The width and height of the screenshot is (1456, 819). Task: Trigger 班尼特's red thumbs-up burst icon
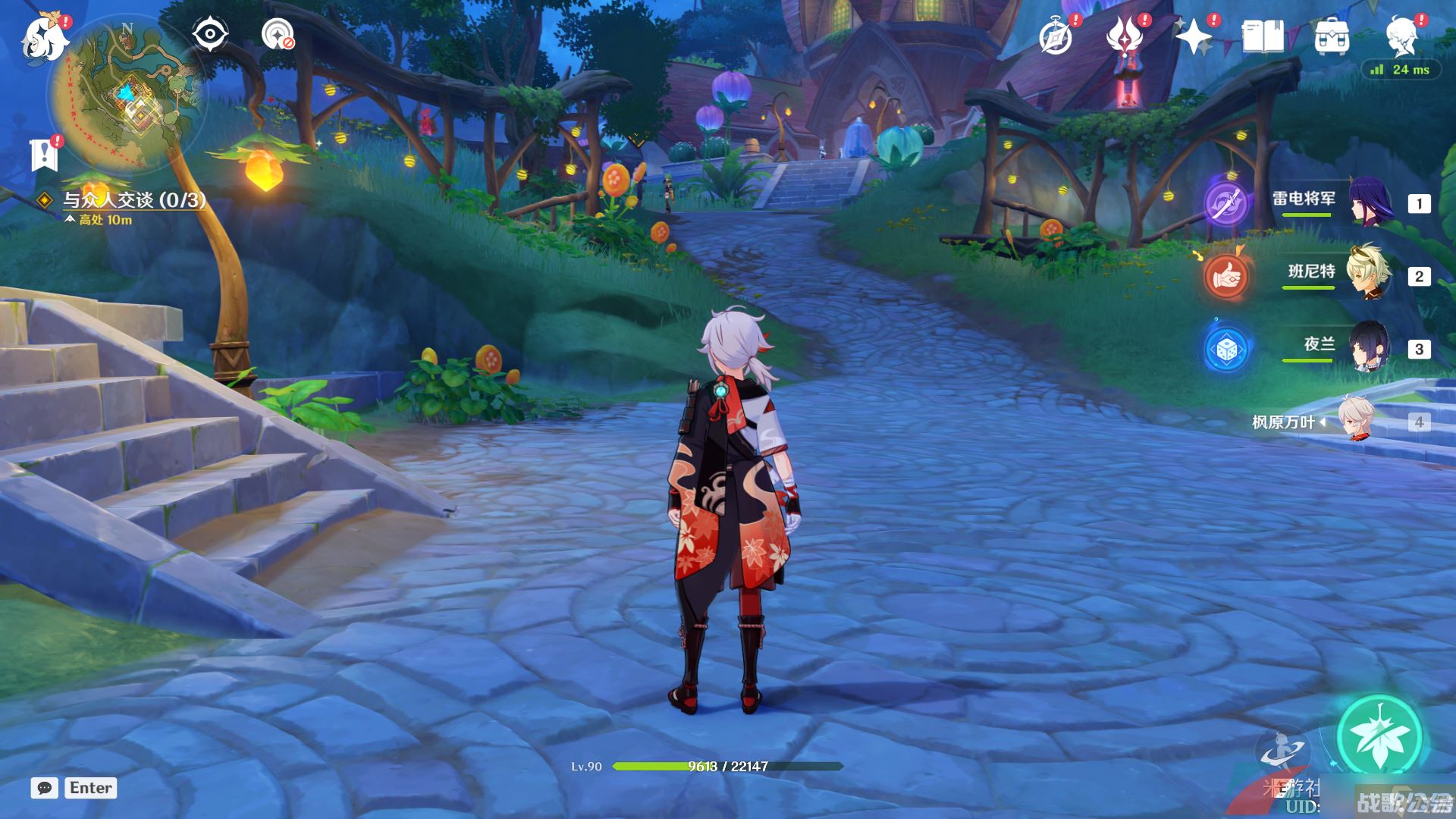1226,276
